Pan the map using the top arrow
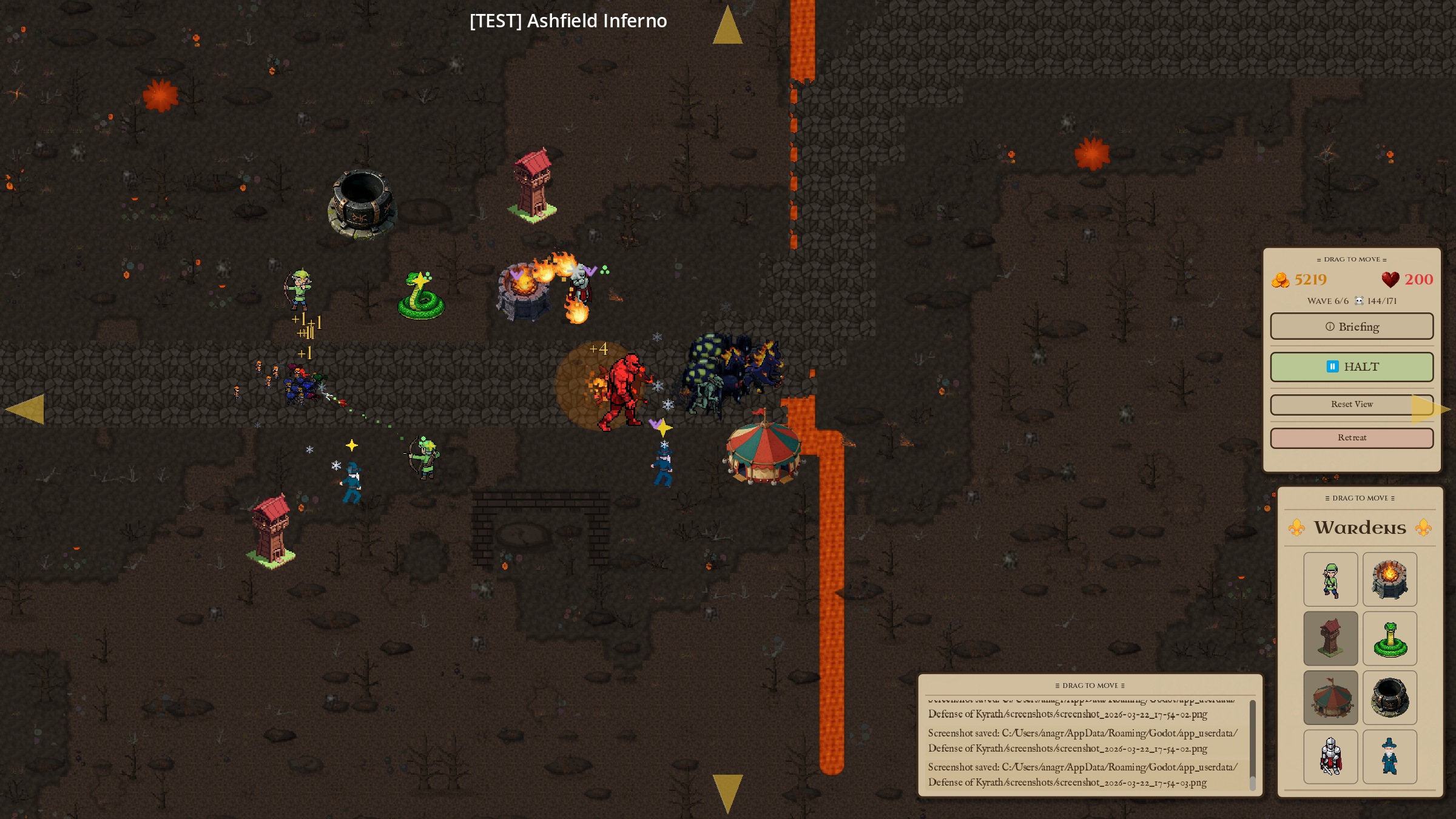 coord(727,26)
